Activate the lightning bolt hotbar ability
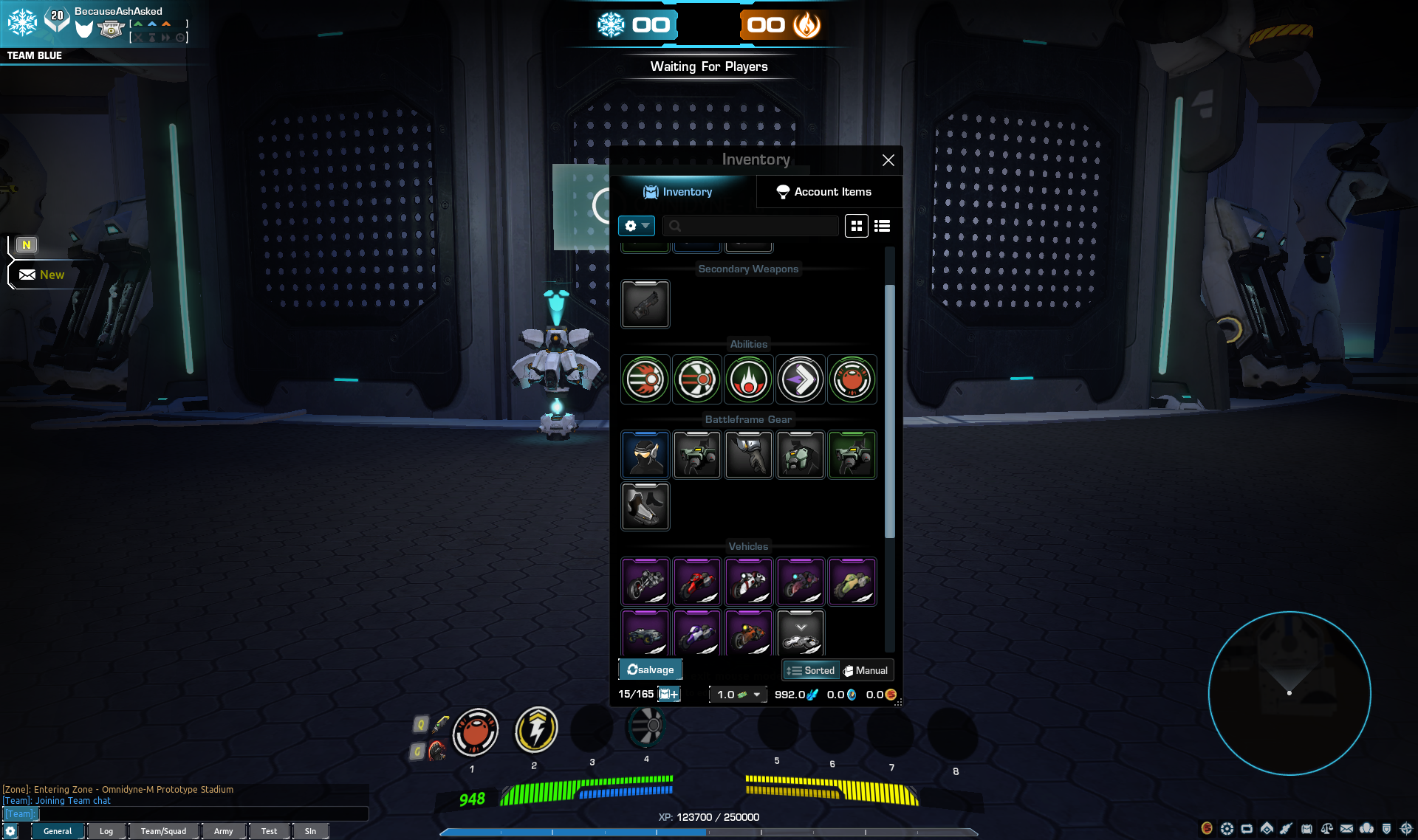1418x840 pixels. pyautogui.click(x=536, y=730)
